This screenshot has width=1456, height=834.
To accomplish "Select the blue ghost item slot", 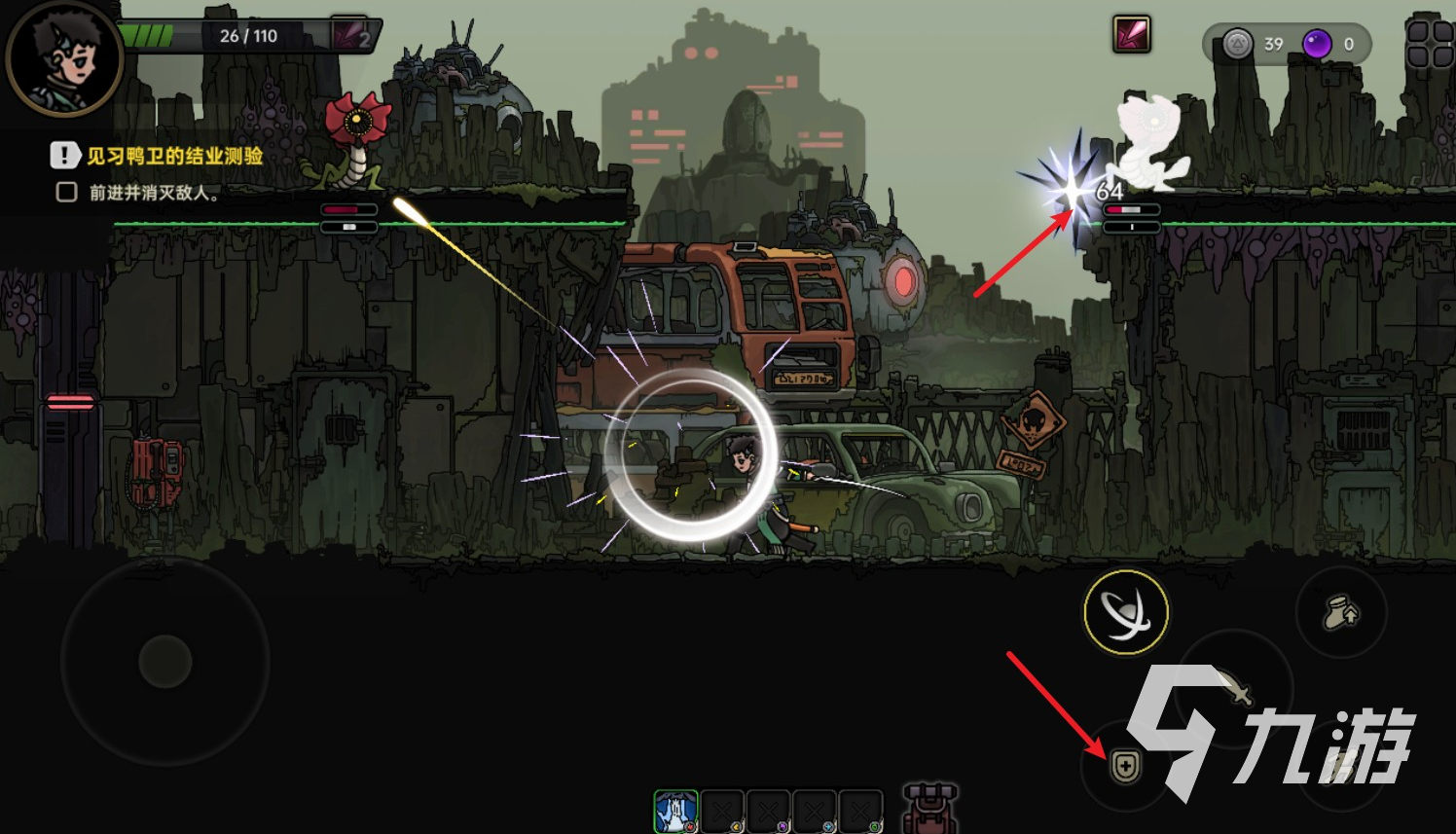I will pyautogui.click(x=675, y=812).
